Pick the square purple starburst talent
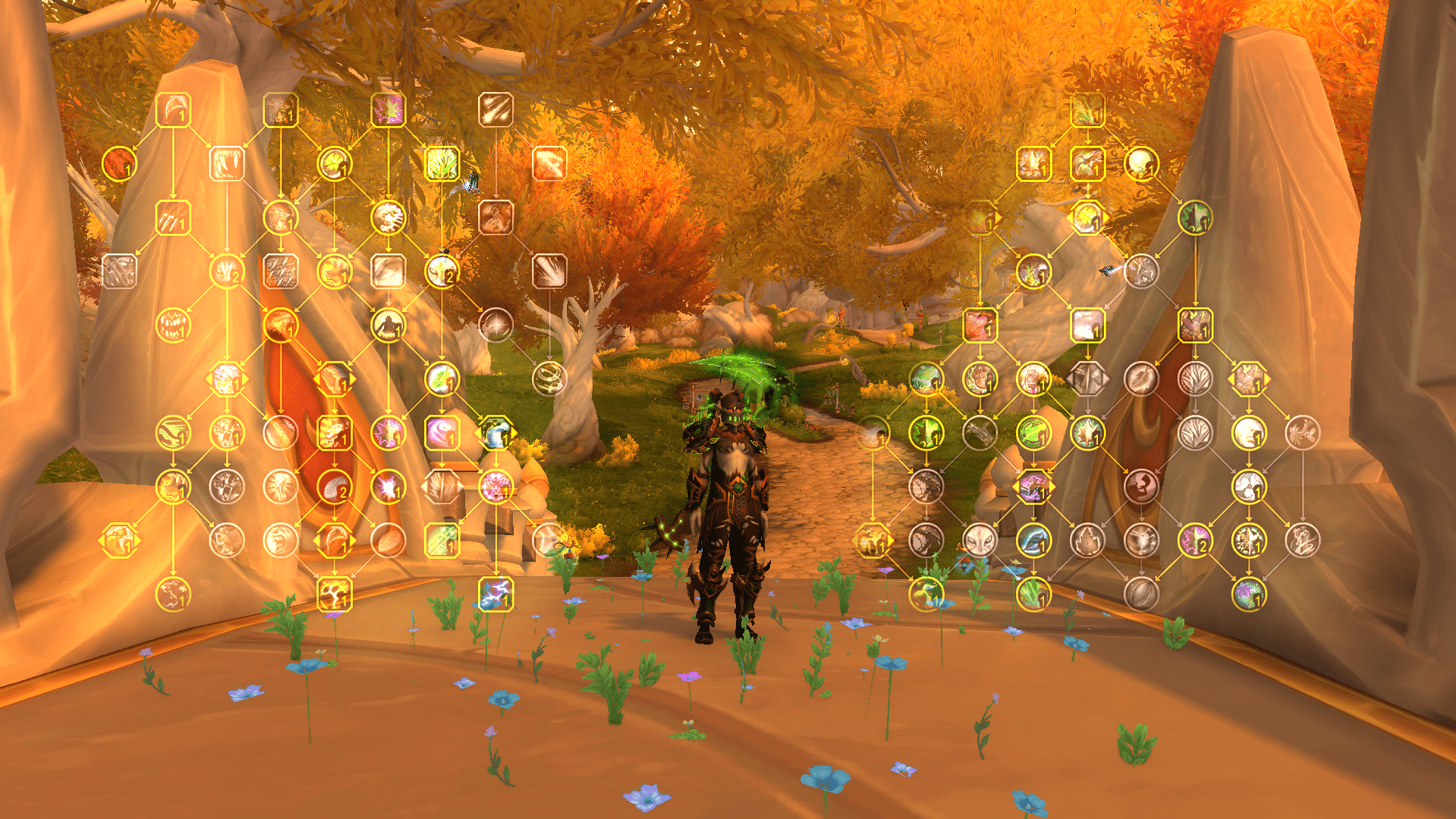1456x819 pixels. click(x=388, y=110)
